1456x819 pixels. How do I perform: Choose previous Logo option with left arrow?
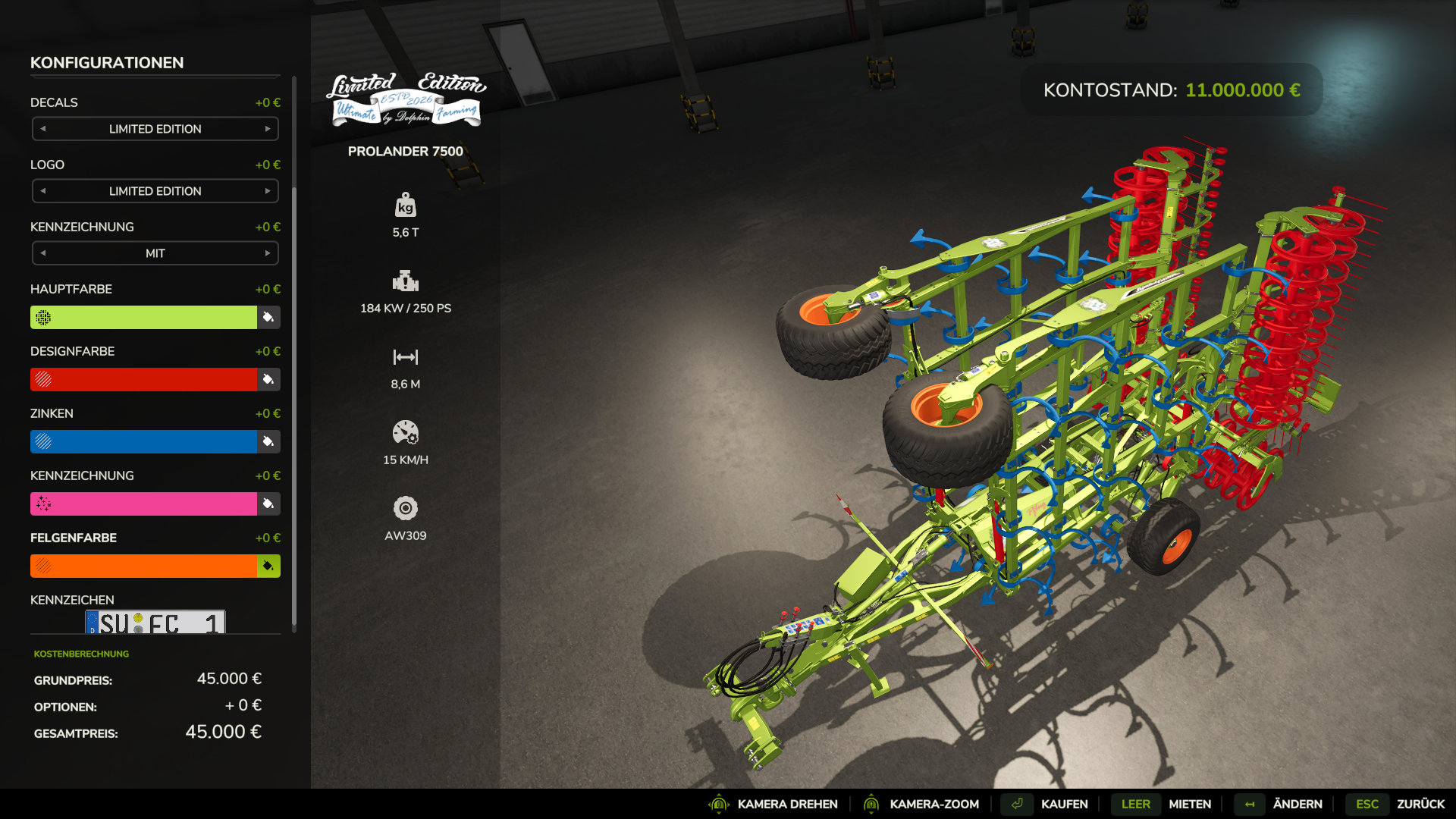click(x=43, y=191)
